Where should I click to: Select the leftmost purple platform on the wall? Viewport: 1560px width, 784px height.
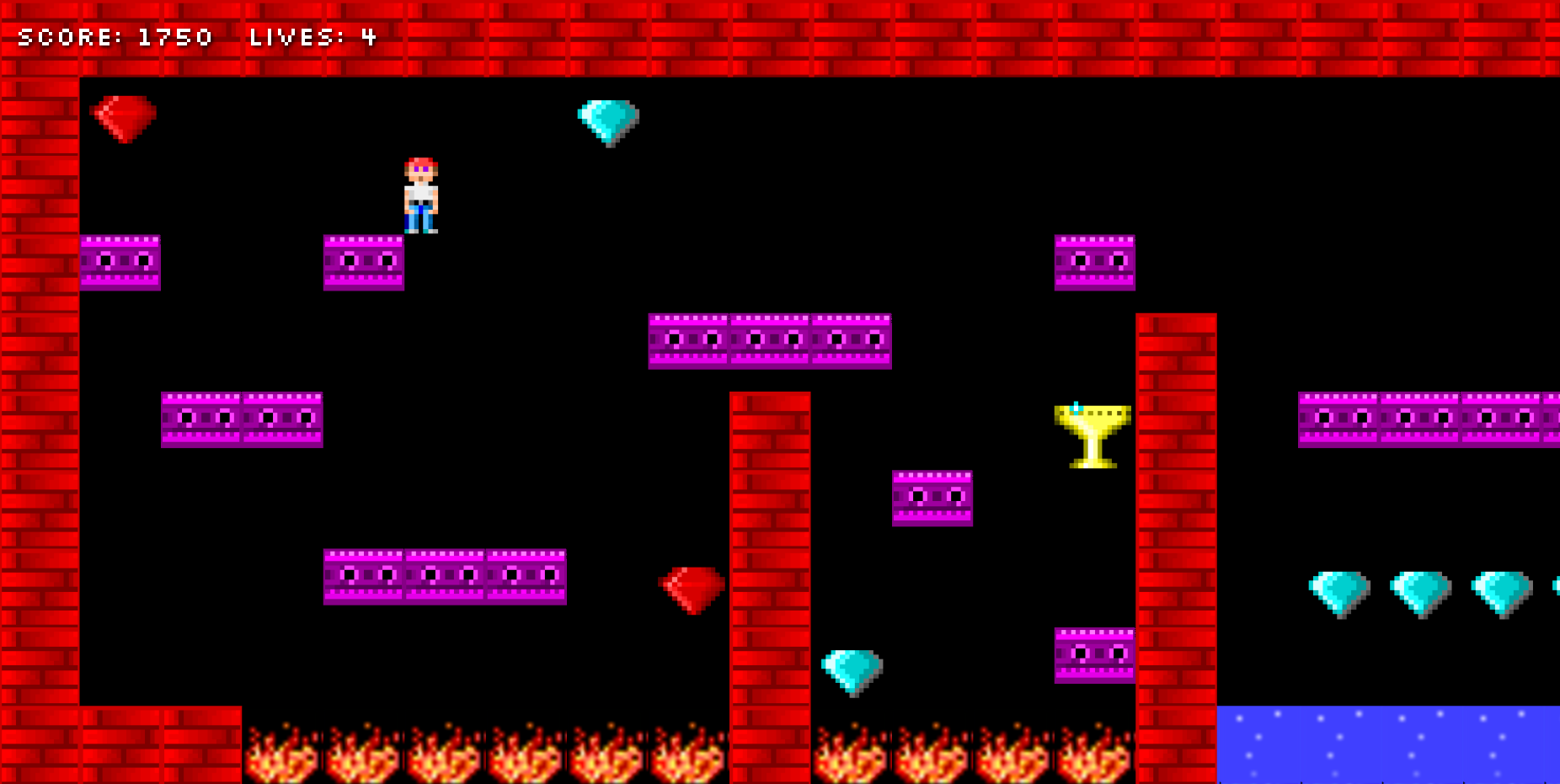[120, 261]
